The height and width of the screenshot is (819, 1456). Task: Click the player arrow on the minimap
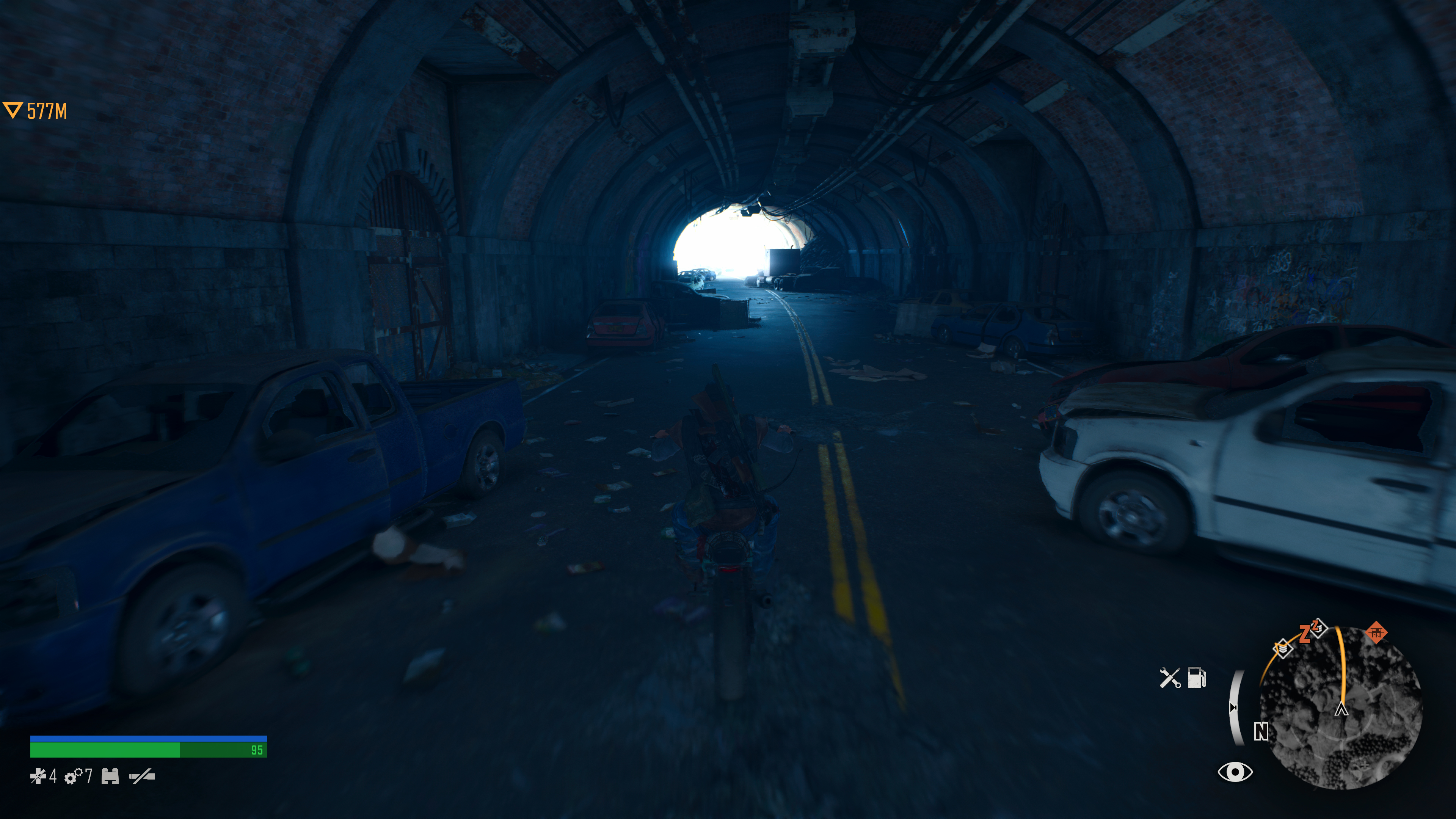pos(1341,709)
